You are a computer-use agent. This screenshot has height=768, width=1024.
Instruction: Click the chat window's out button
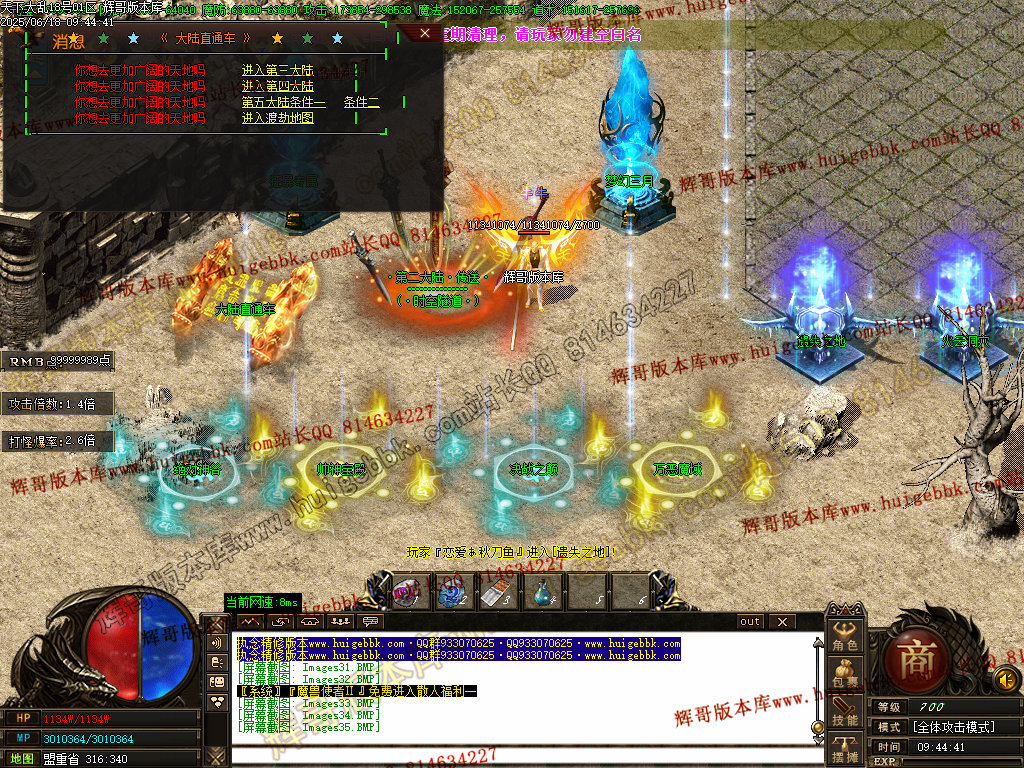(750, 622)
